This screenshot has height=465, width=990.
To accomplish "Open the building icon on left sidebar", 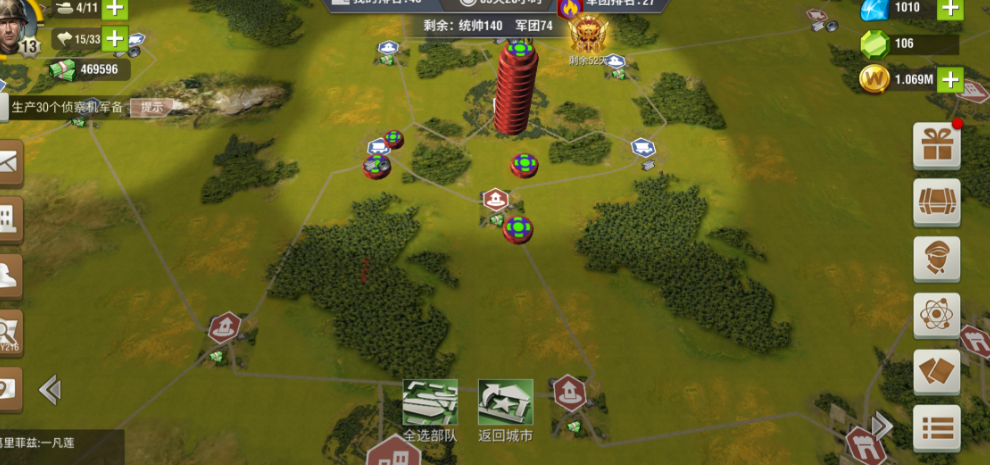I will tap(8, 218).
